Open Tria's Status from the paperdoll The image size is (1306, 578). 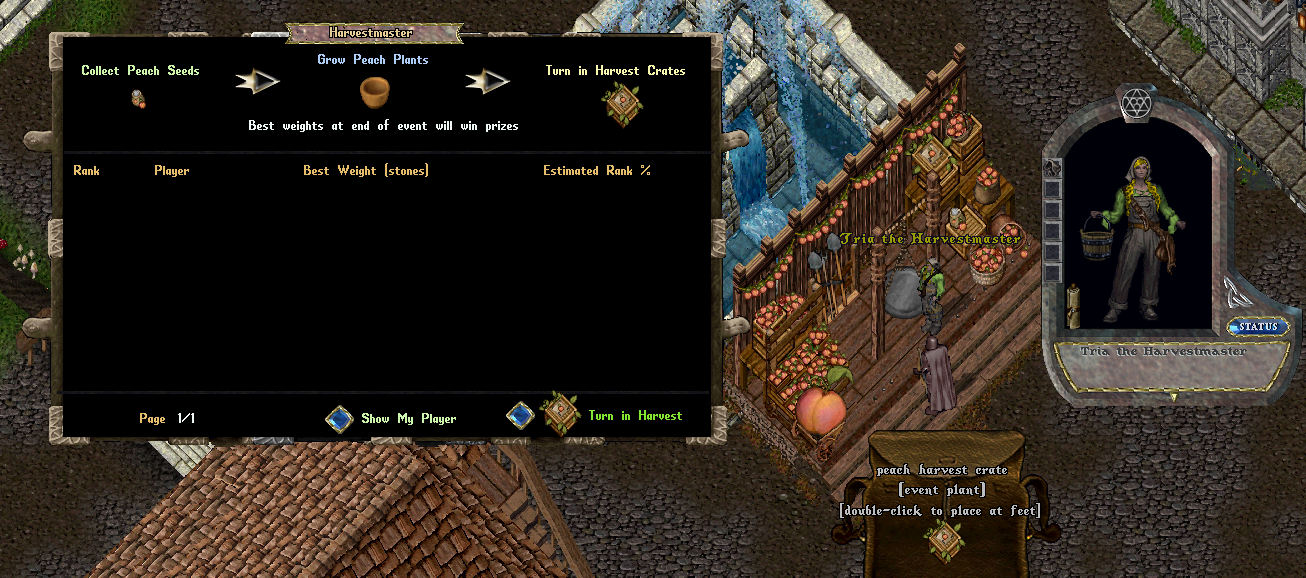coord(1258,327)
